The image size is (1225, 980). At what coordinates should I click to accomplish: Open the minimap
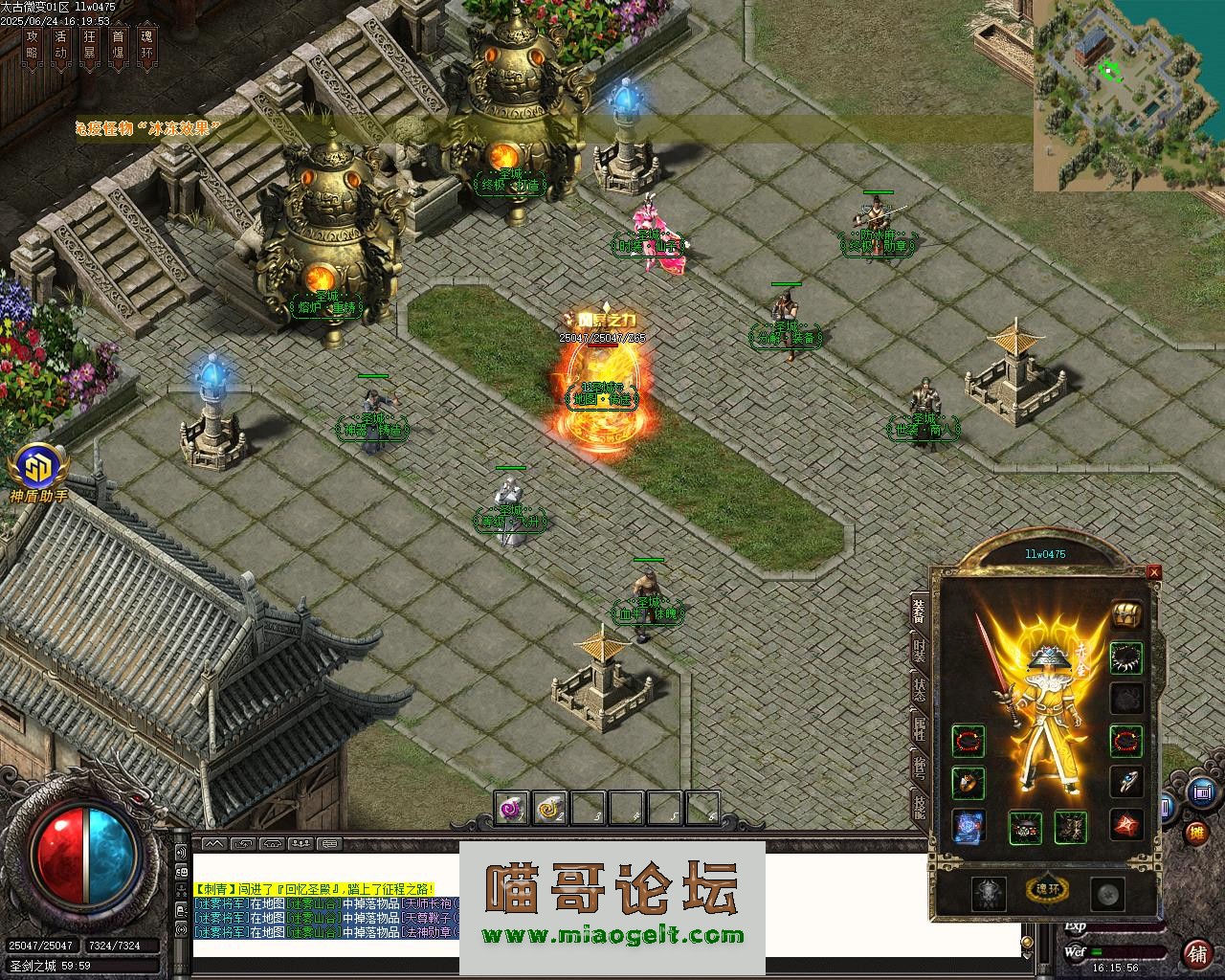pyautogui.click(x=1128, y=95)
